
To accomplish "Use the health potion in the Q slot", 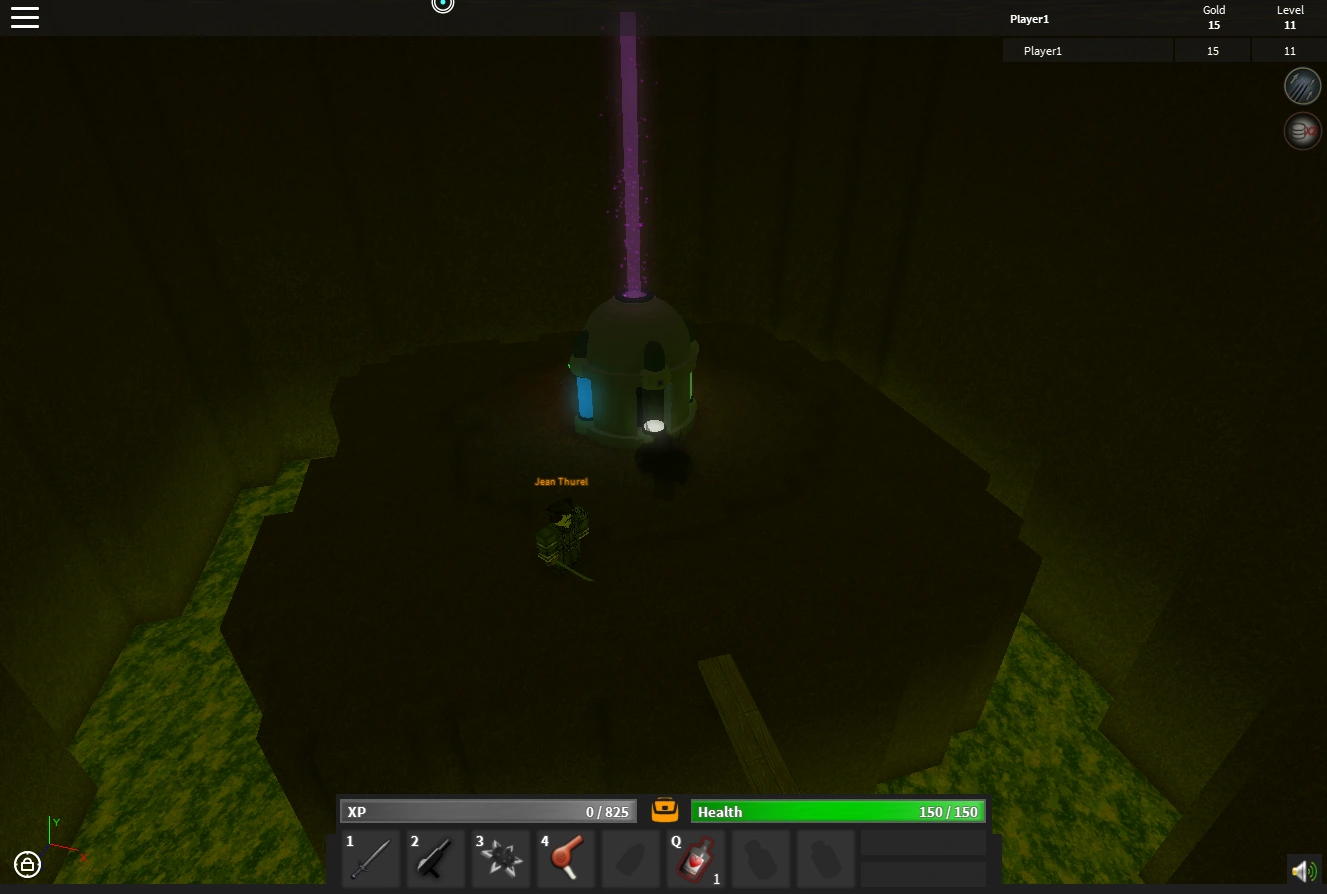I will click(696, 858).
